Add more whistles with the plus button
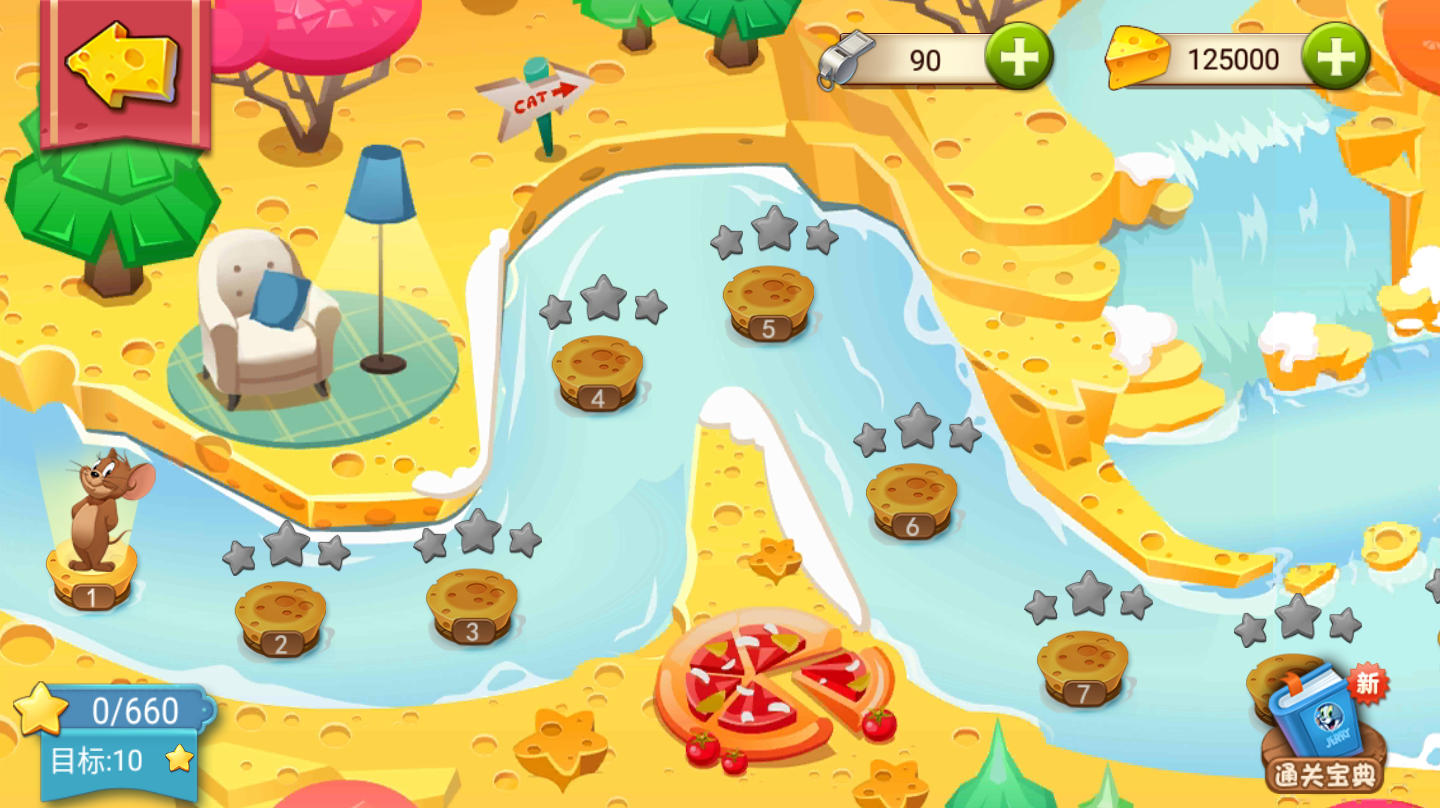1440x808 pixels. 1018,57
